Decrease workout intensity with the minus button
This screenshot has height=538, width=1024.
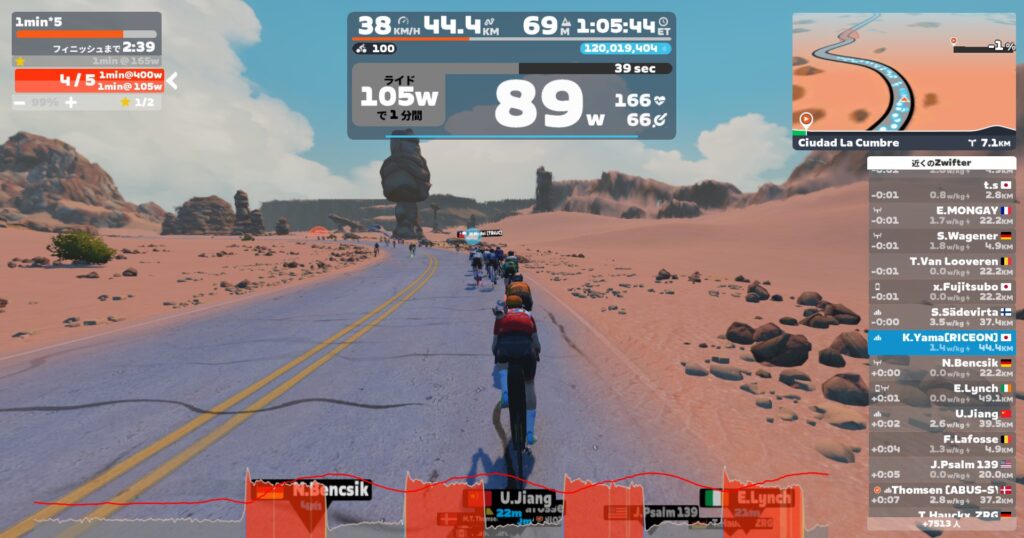[x=20, y=102]
